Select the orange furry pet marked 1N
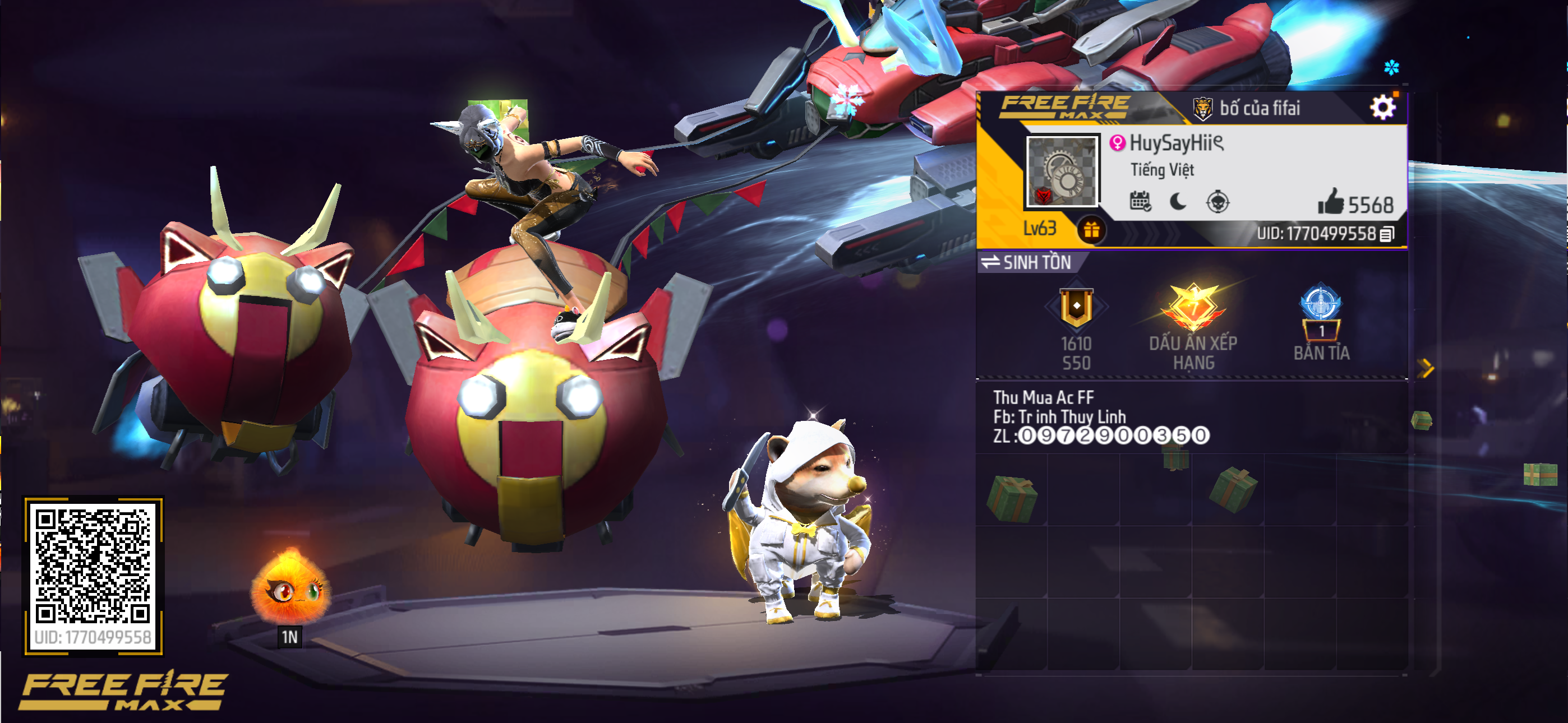The width and height of the screenshot is (1568, 723). [x=290, y=587]
